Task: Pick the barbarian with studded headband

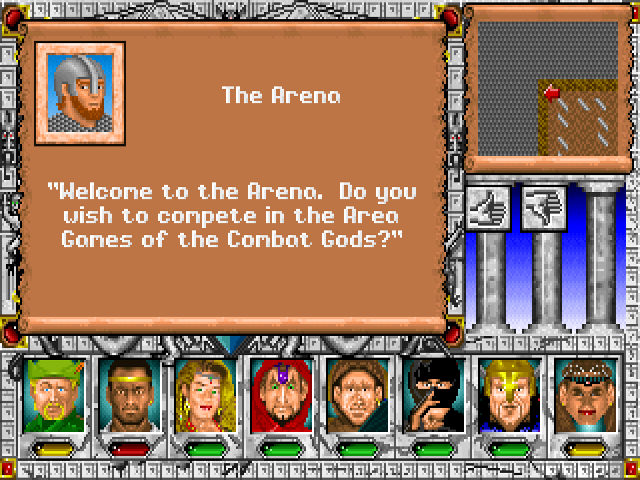Action: (582, 395)
